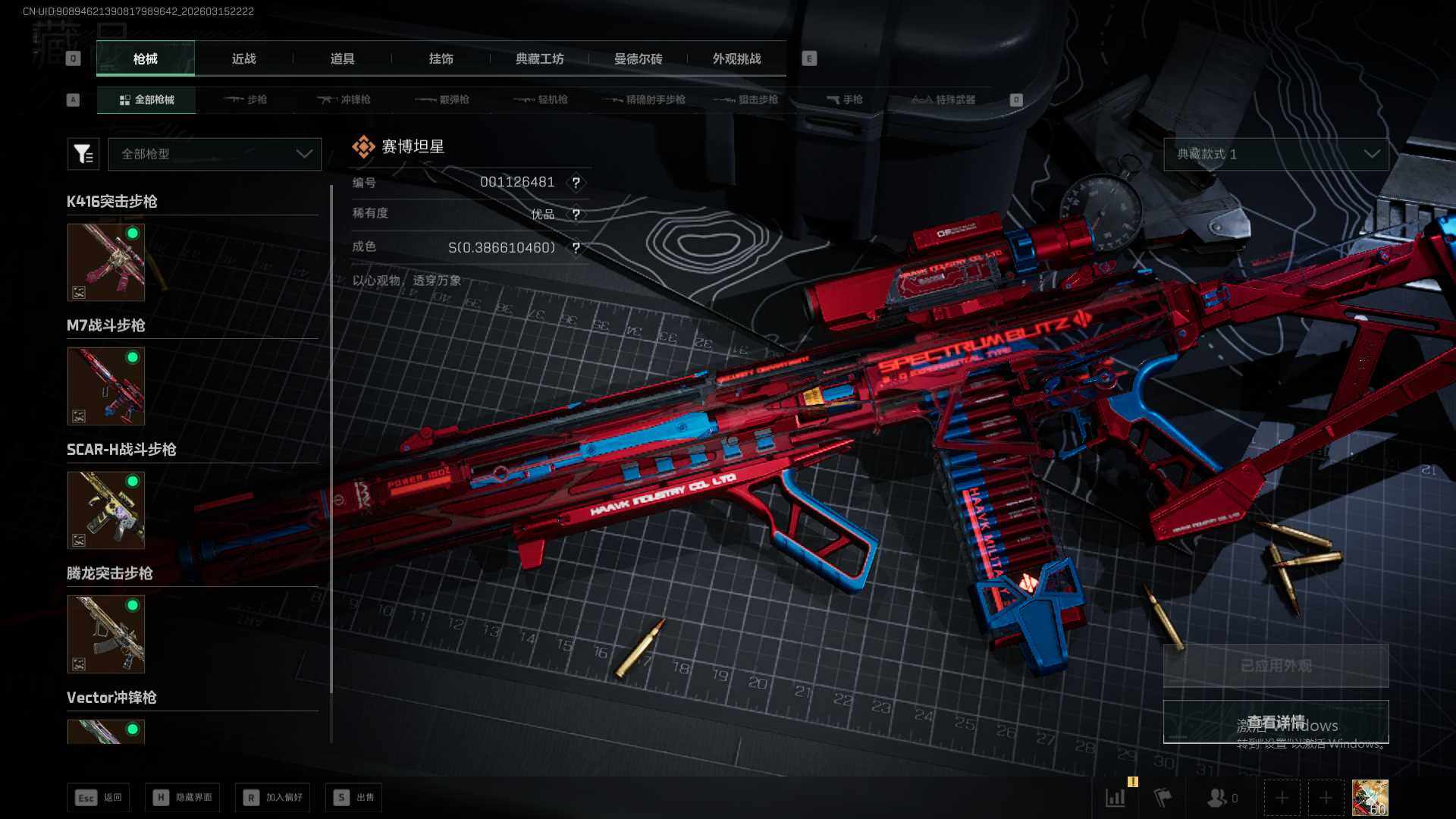The width and height of the screenshot is (1456, 819).
Task: Open the 道具 items tab
Action: tap(342, 58)
